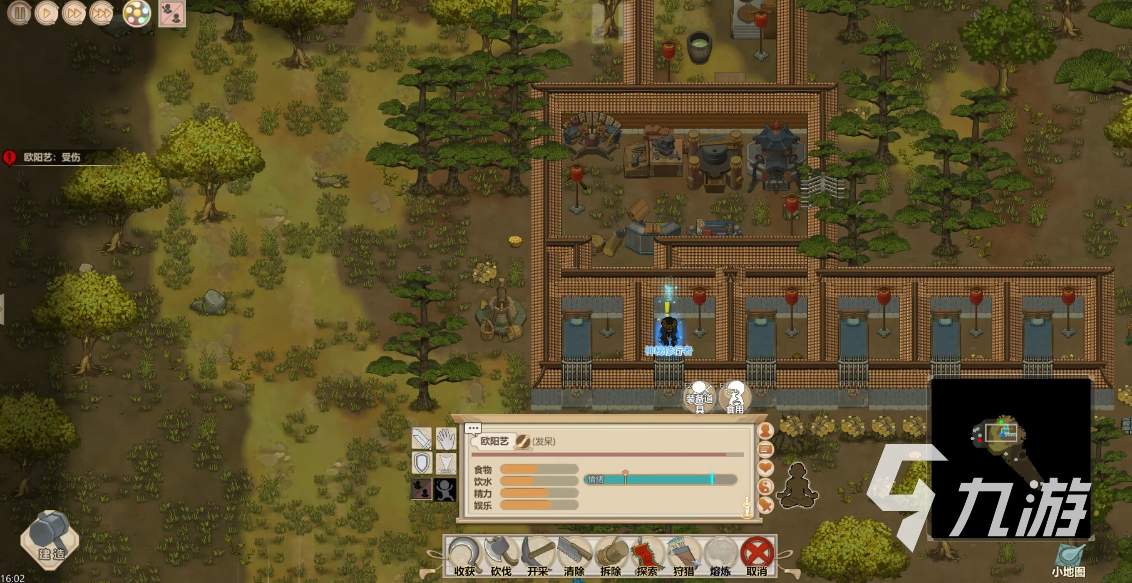Switch to double fast-forward speed

[x=74, y=13]
